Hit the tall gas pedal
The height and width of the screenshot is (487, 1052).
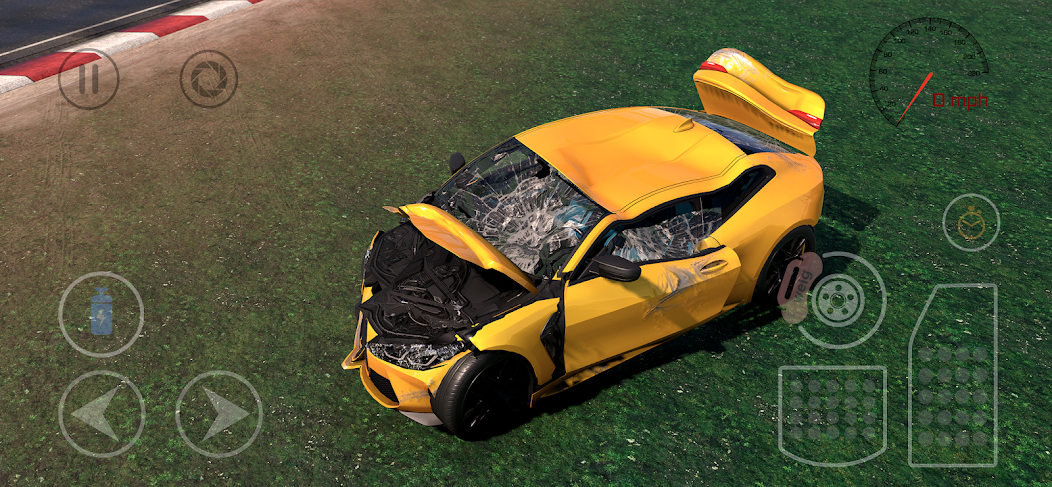pos(952,375)
